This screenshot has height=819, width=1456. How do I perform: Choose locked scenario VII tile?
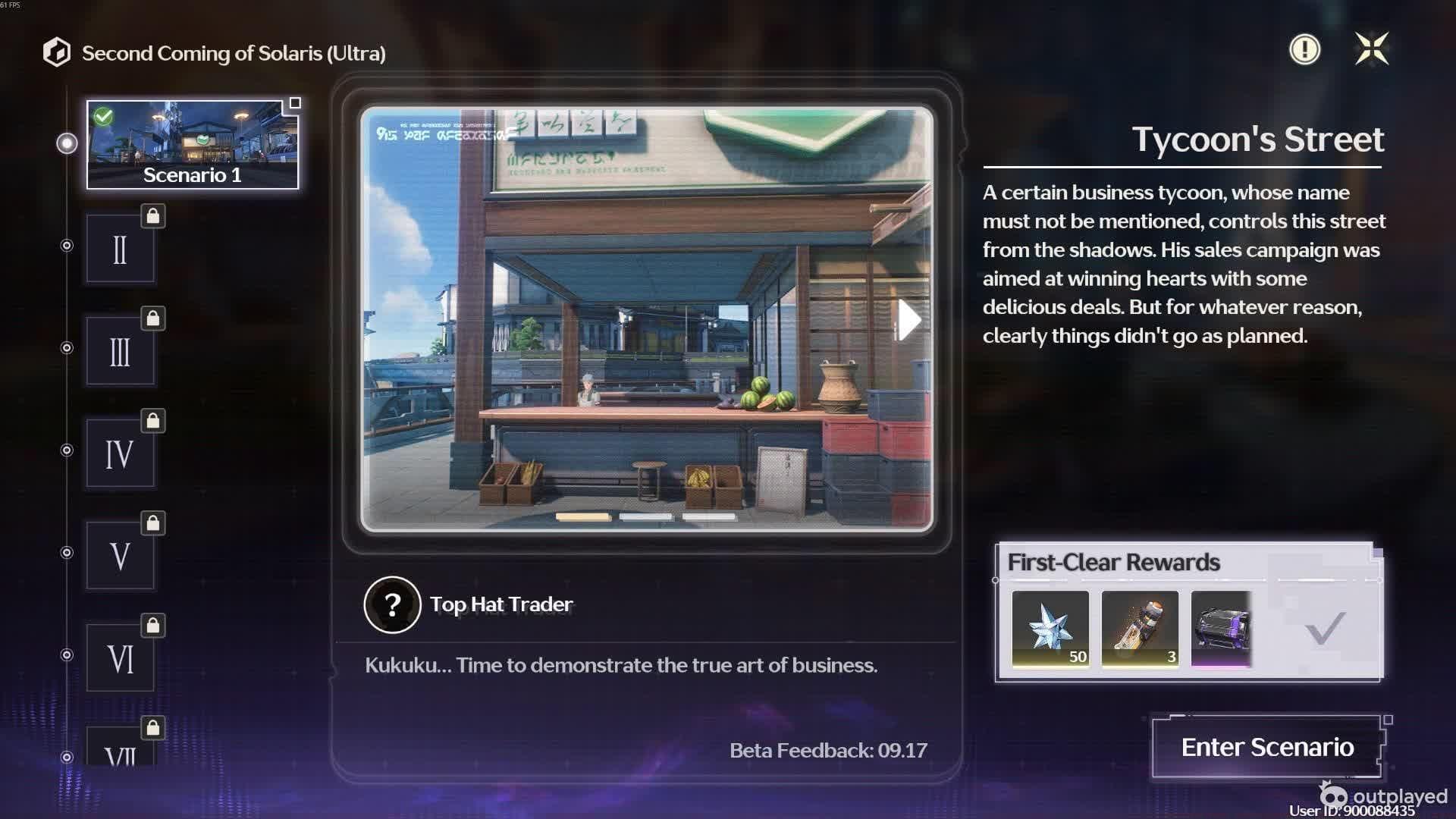120,750
